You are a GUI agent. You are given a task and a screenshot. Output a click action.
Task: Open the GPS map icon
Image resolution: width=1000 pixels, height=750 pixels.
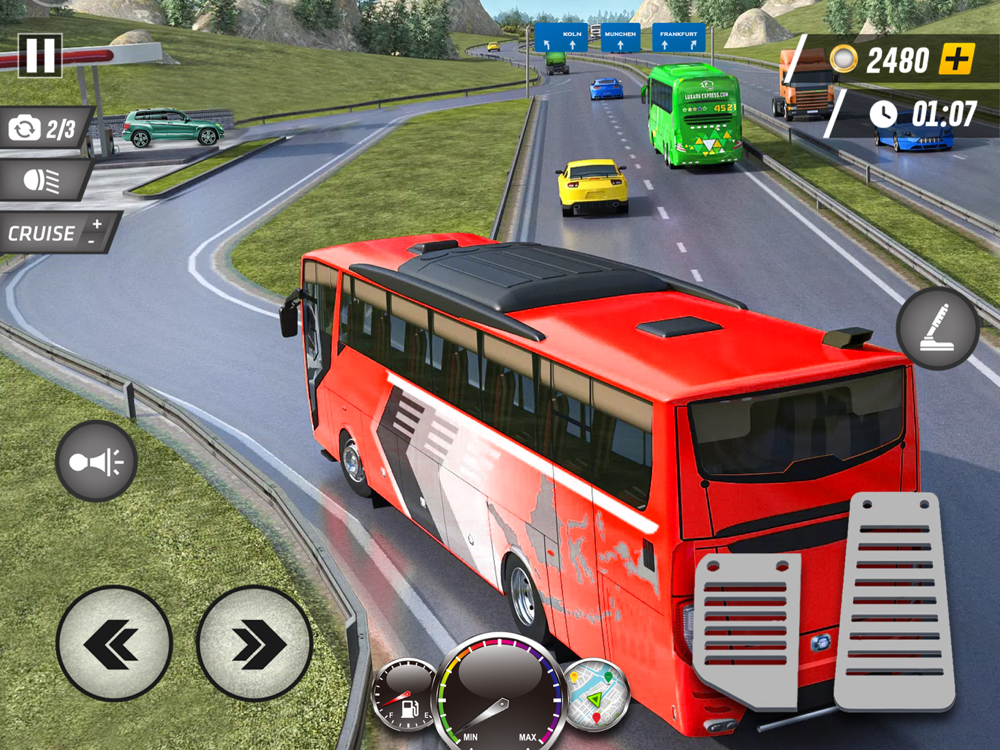(595, 692)
